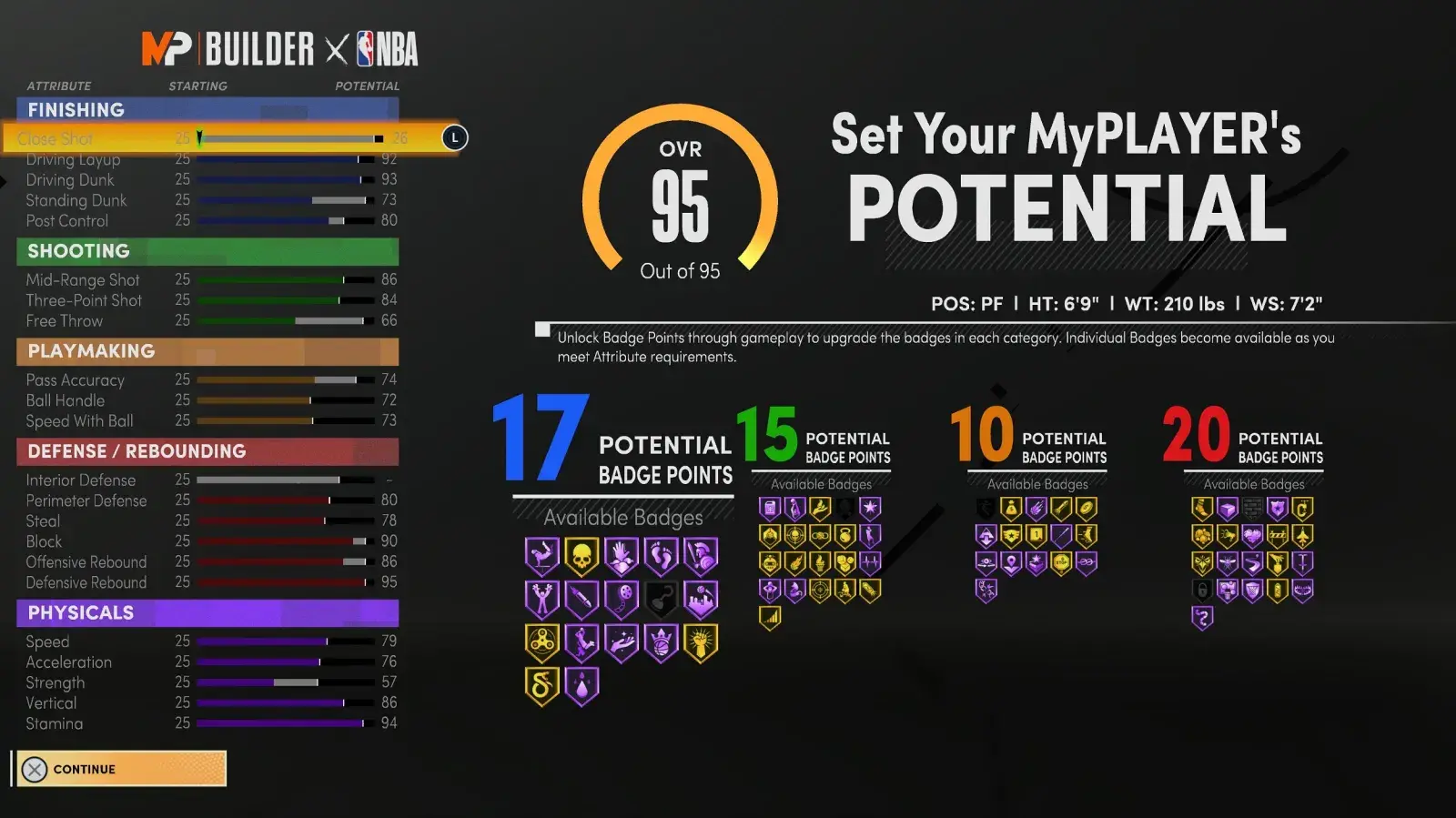The width and height of the screenshot is (1456, 818).
Task: Click the Brick Wall badge in Defense badges
Action: pyautogui.click(x=1252, y=508)
